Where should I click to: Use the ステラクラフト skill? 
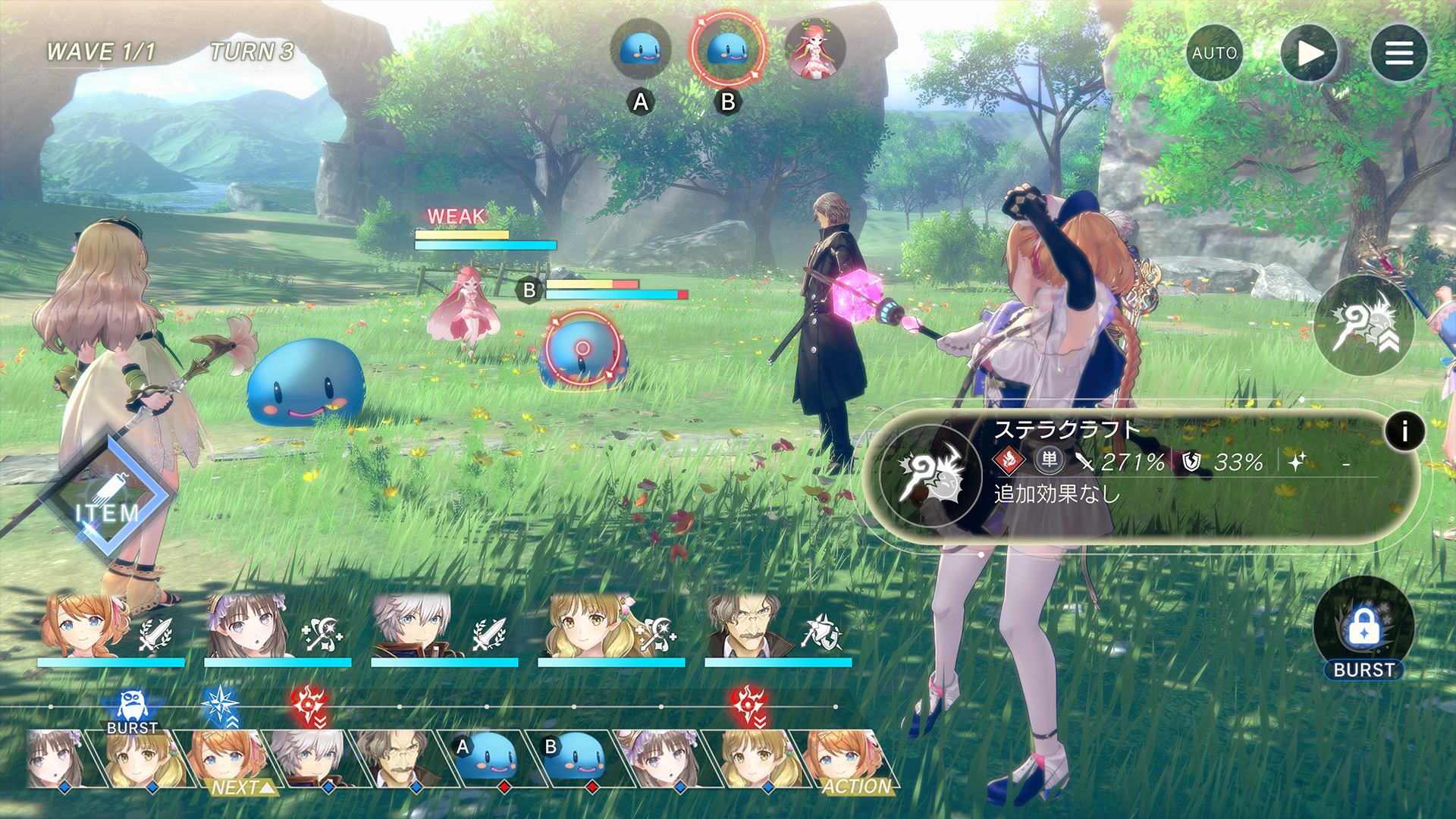[931, 476]
